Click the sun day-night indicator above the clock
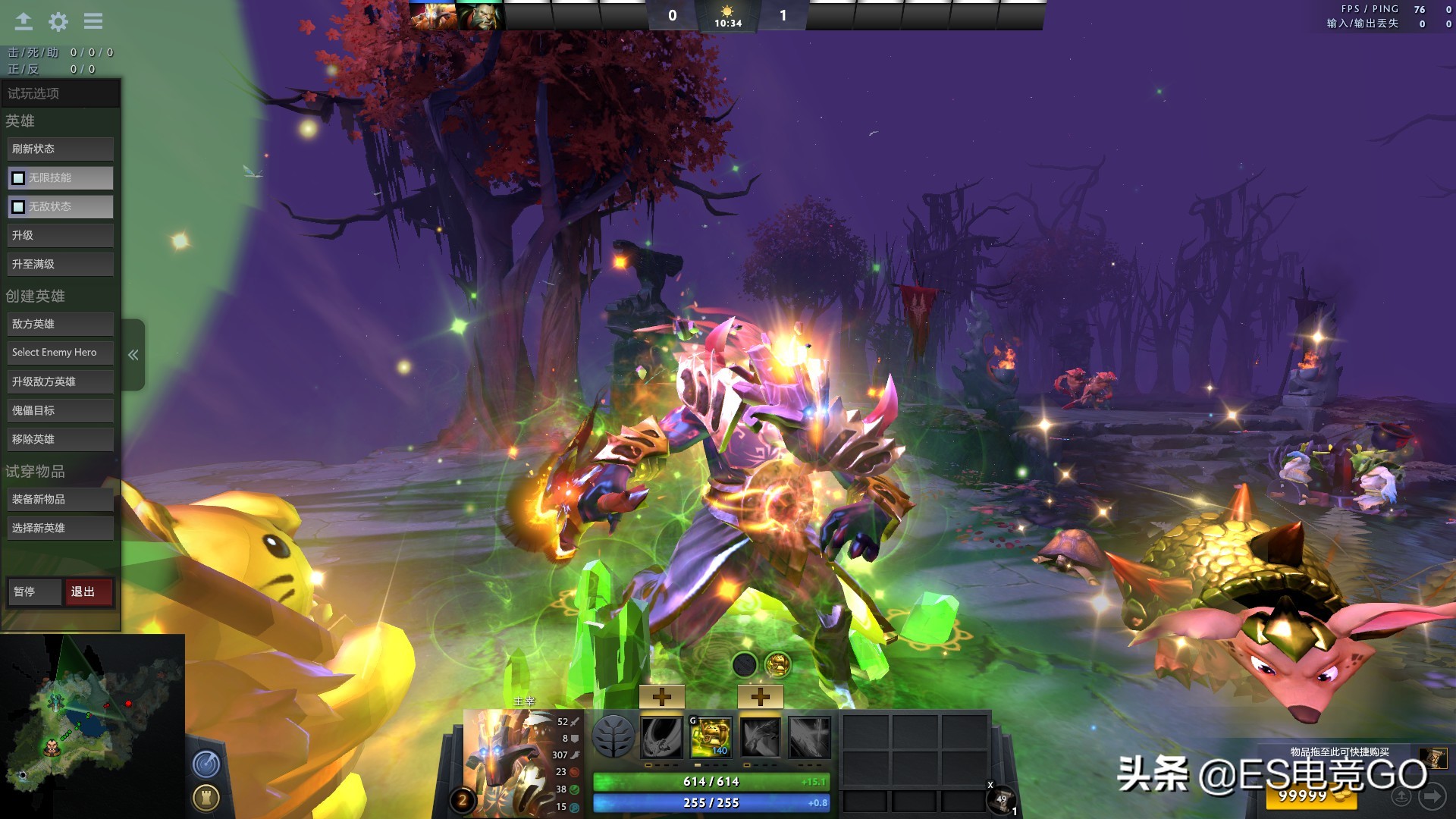The width and height of the screenshot is (1456, 819). coord(726,11)
